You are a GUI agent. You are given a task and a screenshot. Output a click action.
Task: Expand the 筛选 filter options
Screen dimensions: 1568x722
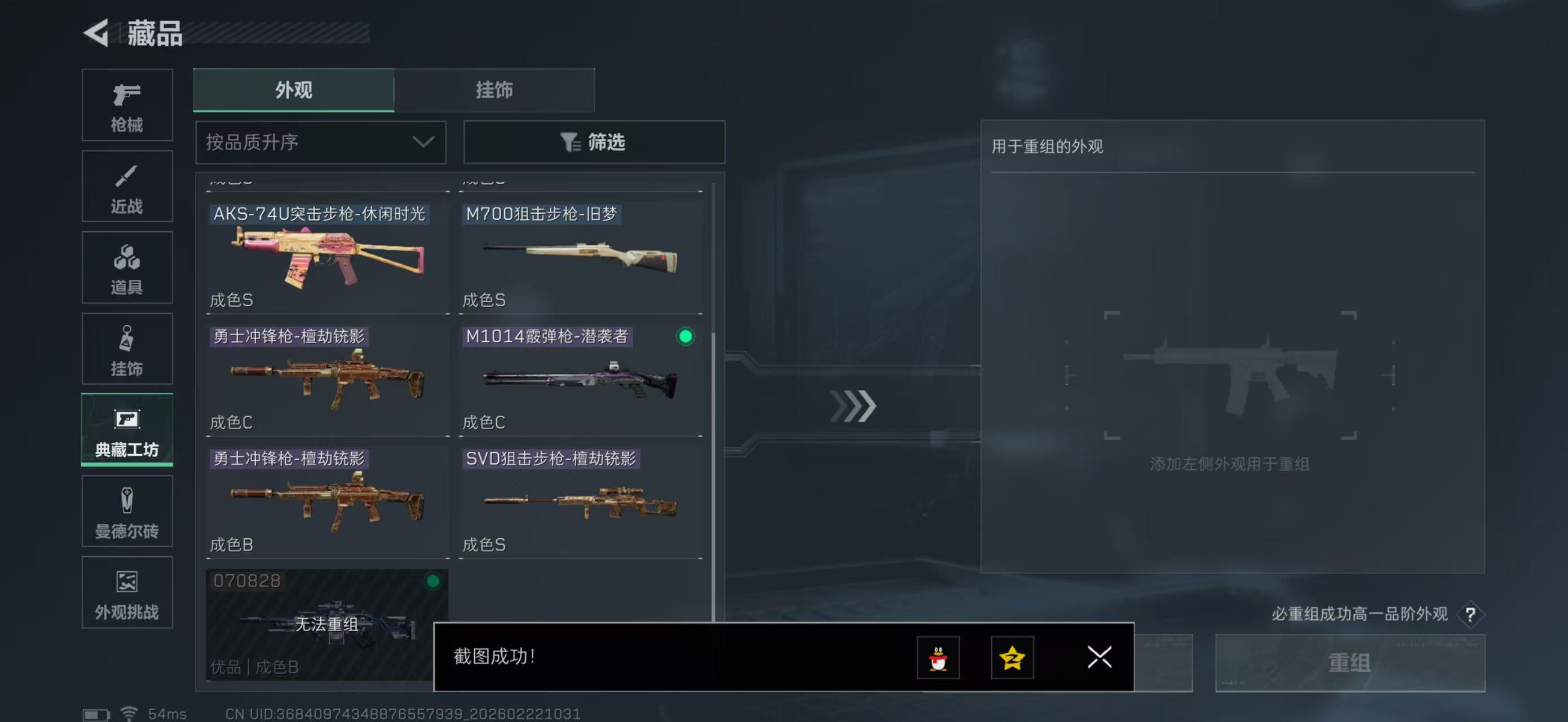(594, 142)
